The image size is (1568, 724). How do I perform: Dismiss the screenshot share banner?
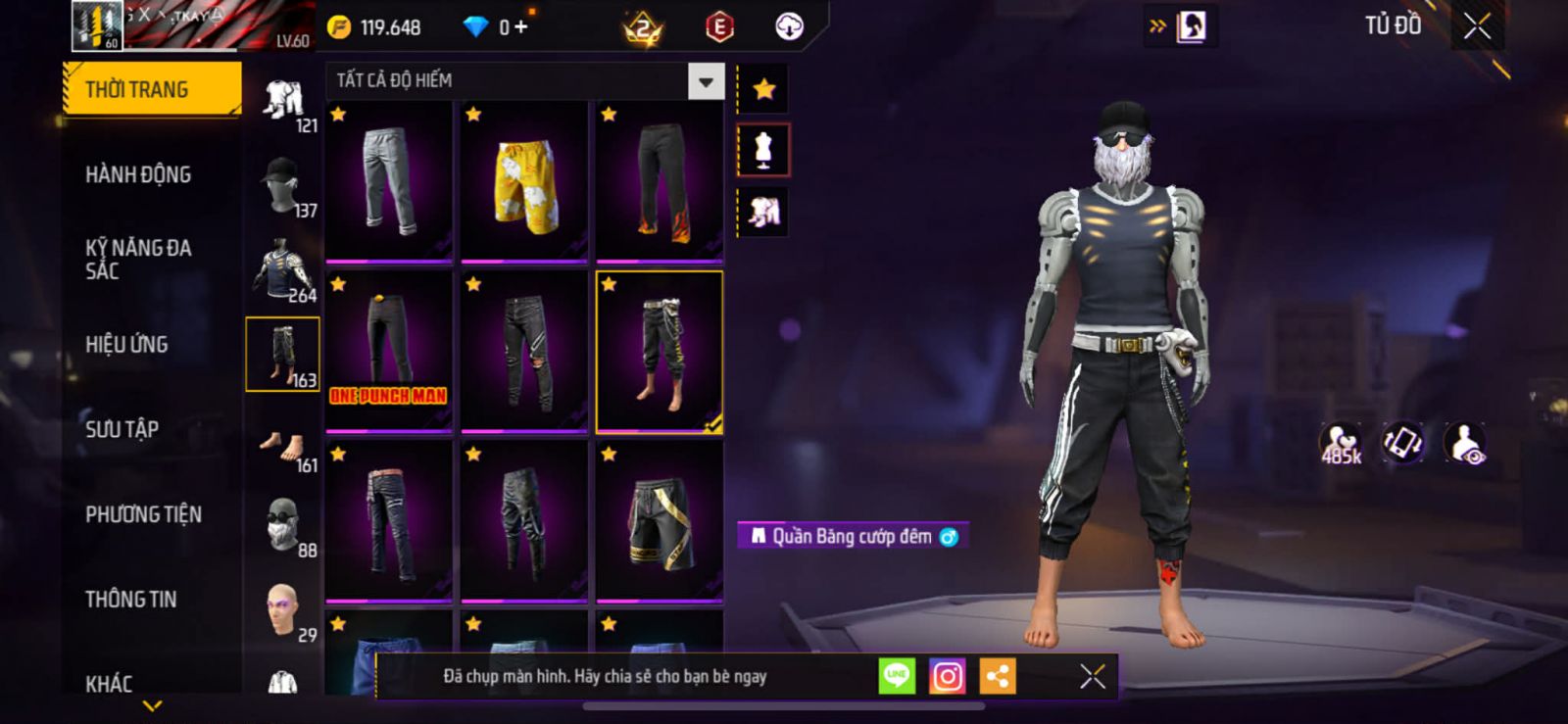1092,676
